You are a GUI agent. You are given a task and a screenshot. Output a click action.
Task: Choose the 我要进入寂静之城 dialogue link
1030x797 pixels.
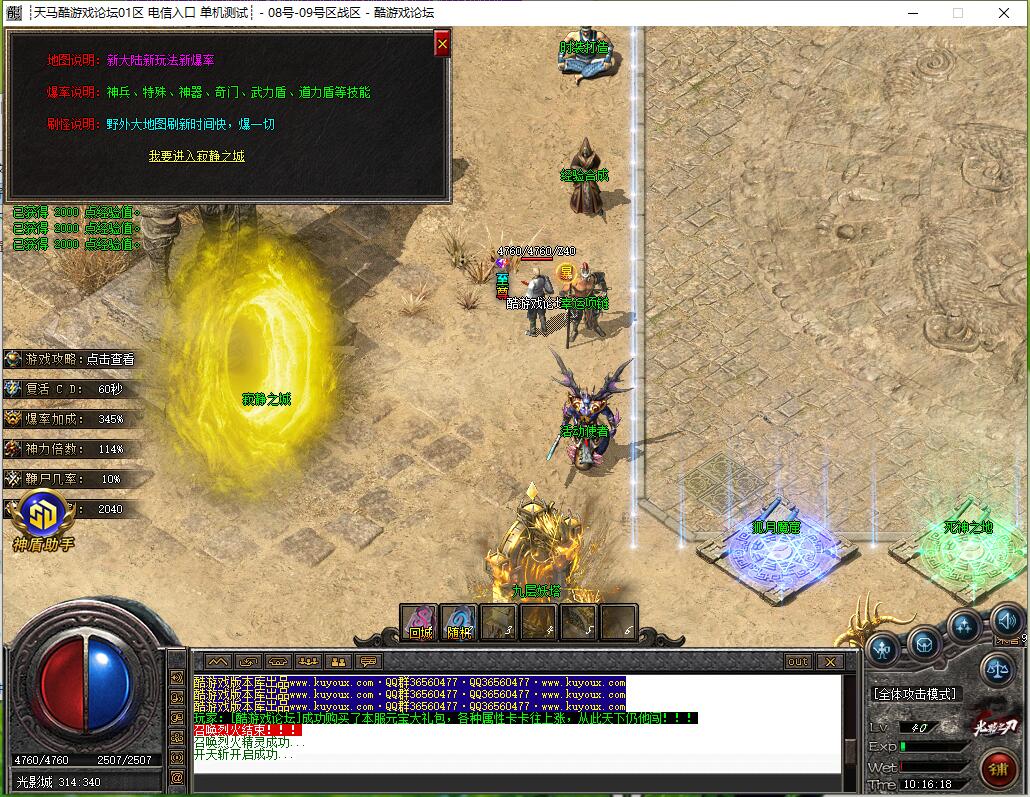196,156
